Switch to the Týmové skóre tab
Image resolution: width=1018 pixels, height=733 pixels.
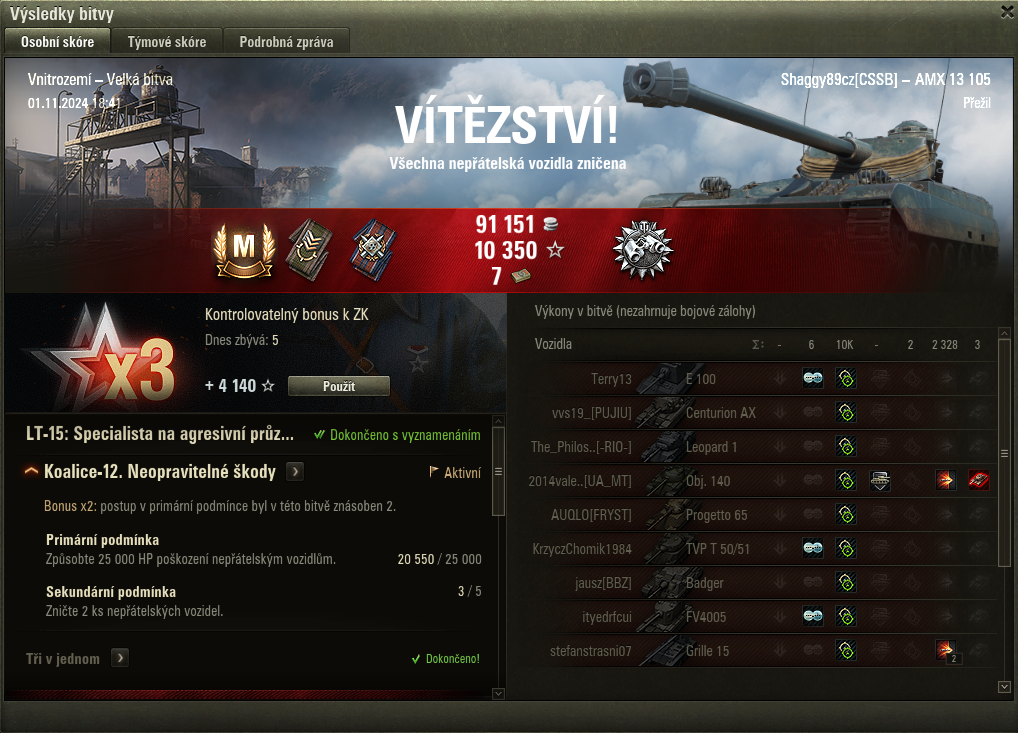[x=167, y=42]
